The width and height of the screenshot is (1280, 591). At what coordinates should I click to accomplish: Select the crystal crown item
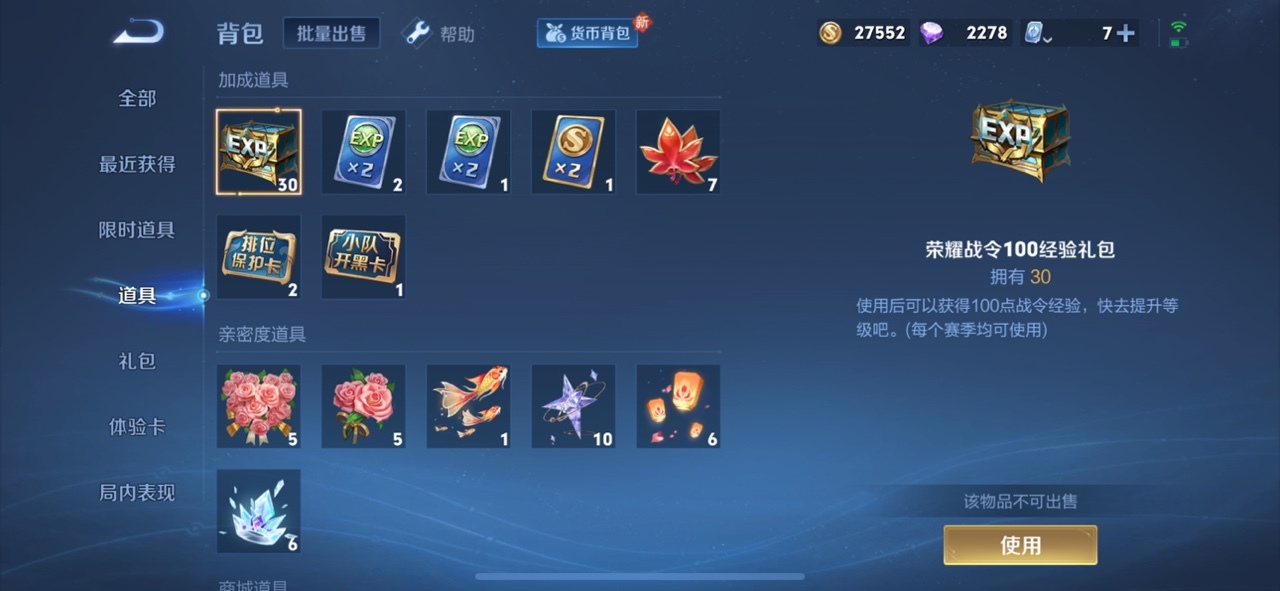(x=259, y=511)
